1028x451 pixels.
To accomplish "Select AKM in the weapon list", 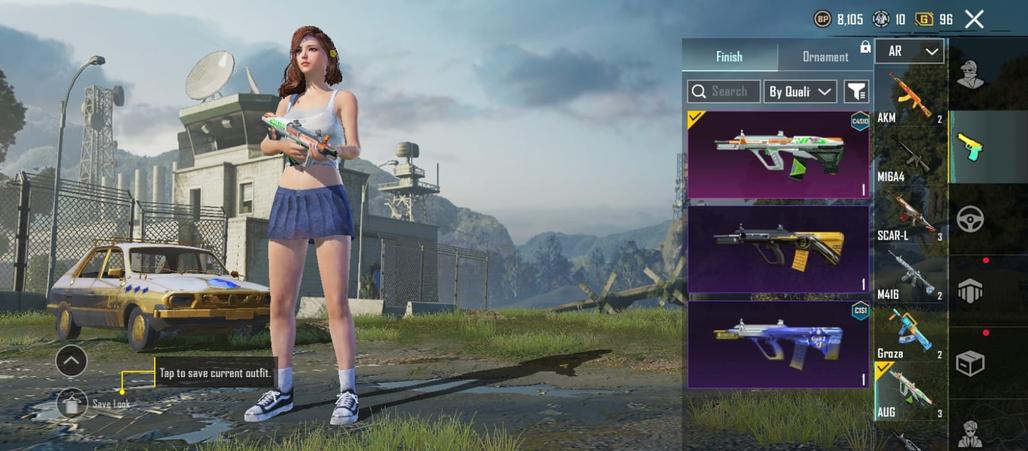I will [910, 97].
